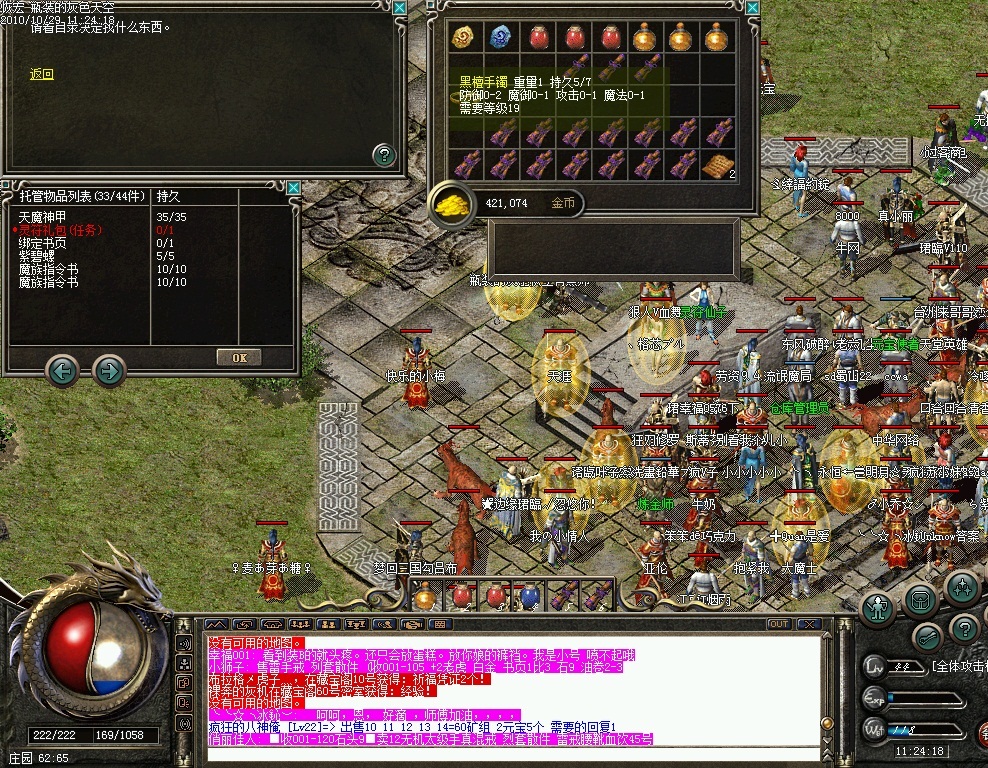Select 天魔神甲 in the item list
The height and width of the screenshot is (768, 988).
(x=43, y=216)
